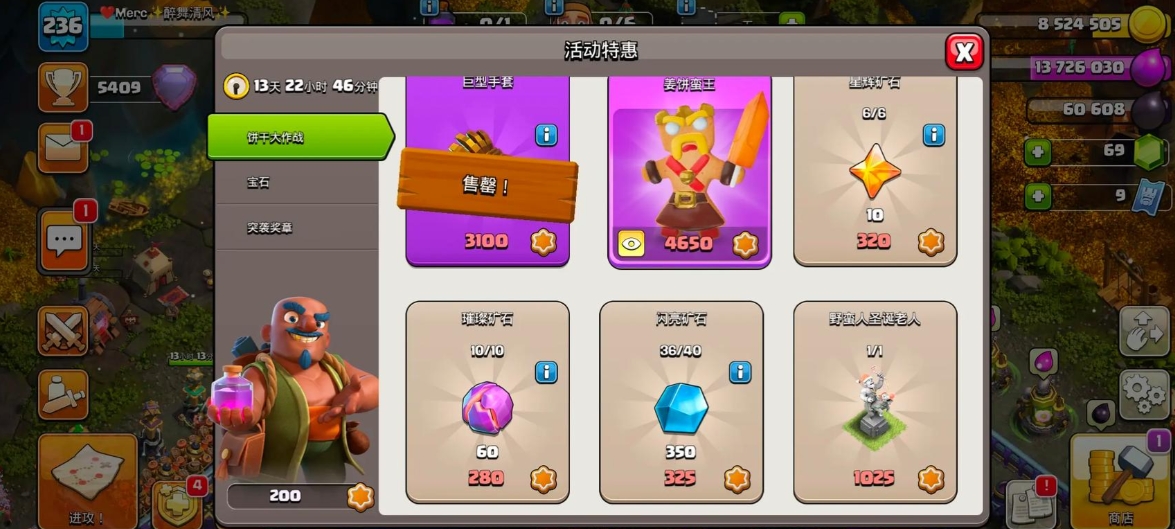1175x529 pixels.
Task: Close the 活动特惠 event shop window
Action: 964,52
